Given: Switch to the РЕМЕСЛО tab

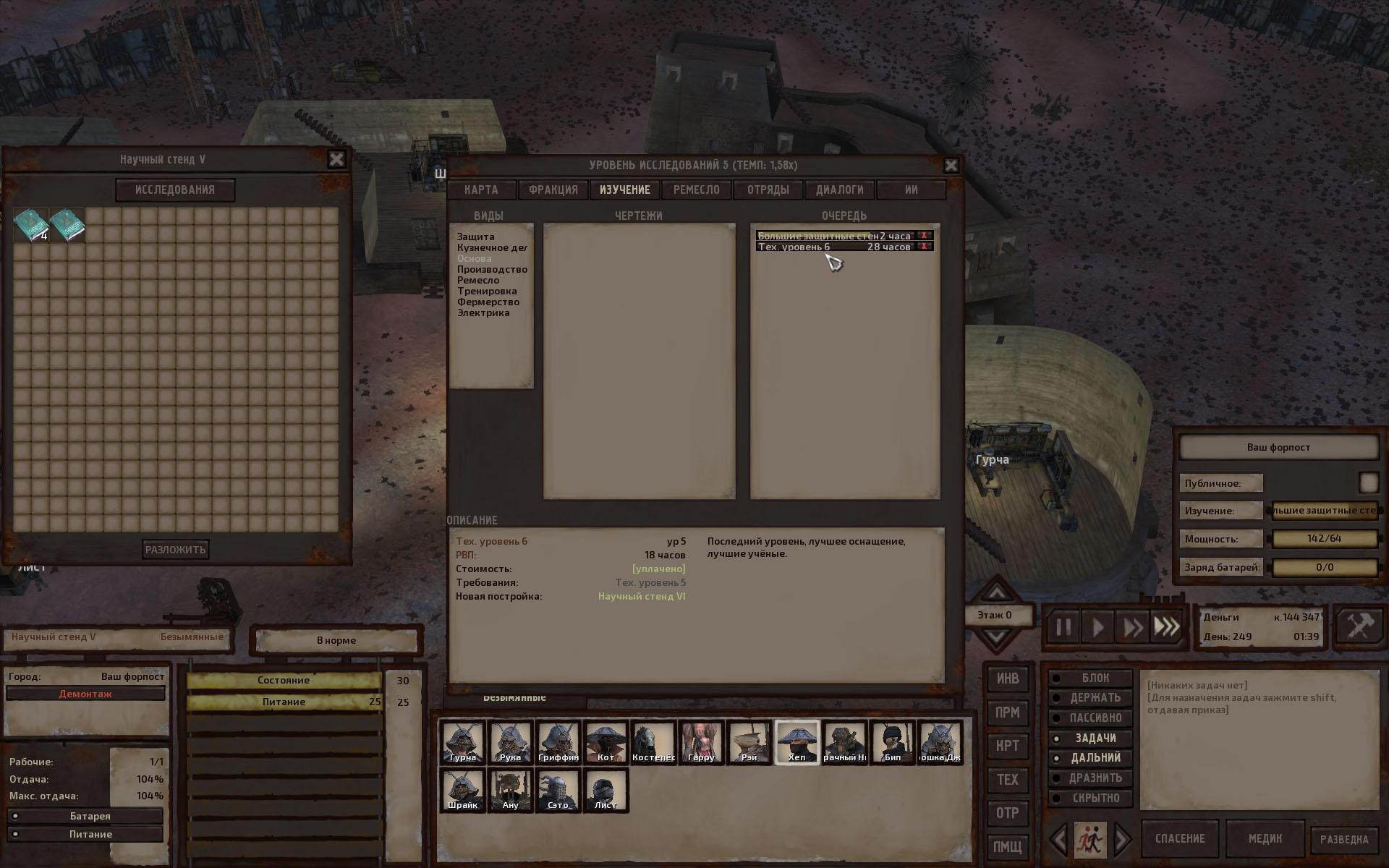Looking at the screenshot, I should [x=696, y=190].
